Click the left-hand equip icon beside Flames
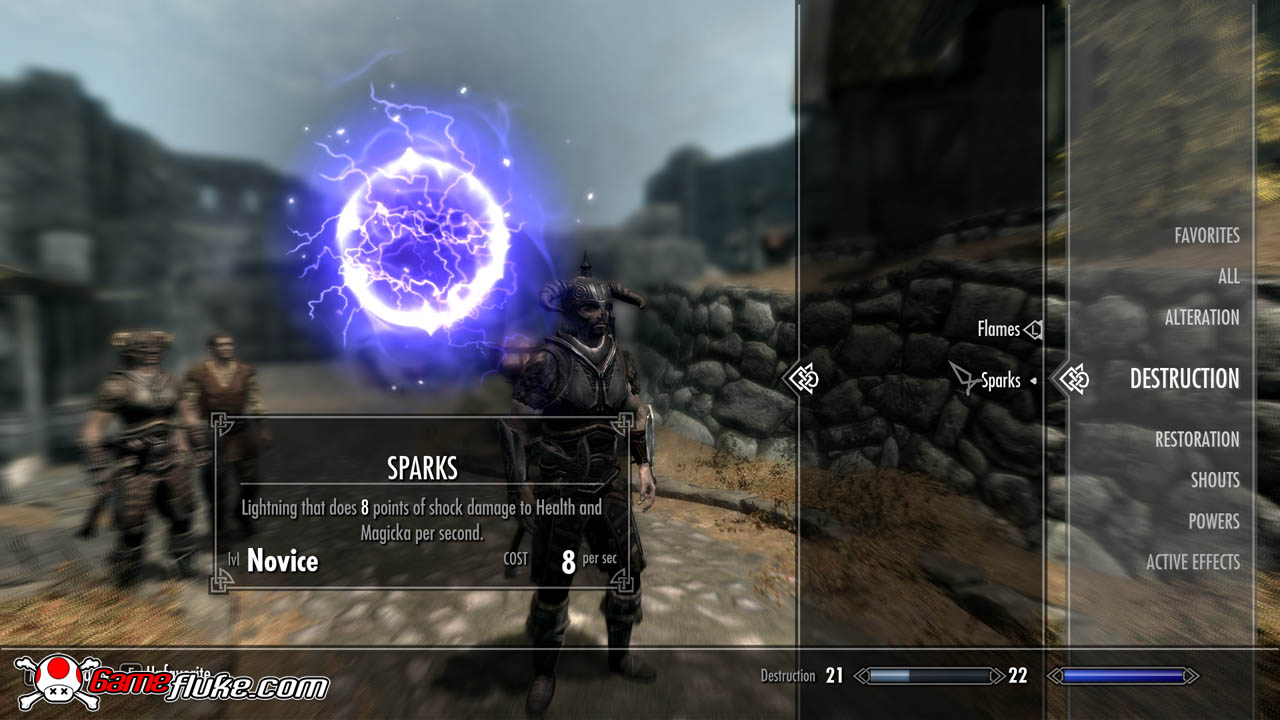The image size is (1280, 720). 1032,328
